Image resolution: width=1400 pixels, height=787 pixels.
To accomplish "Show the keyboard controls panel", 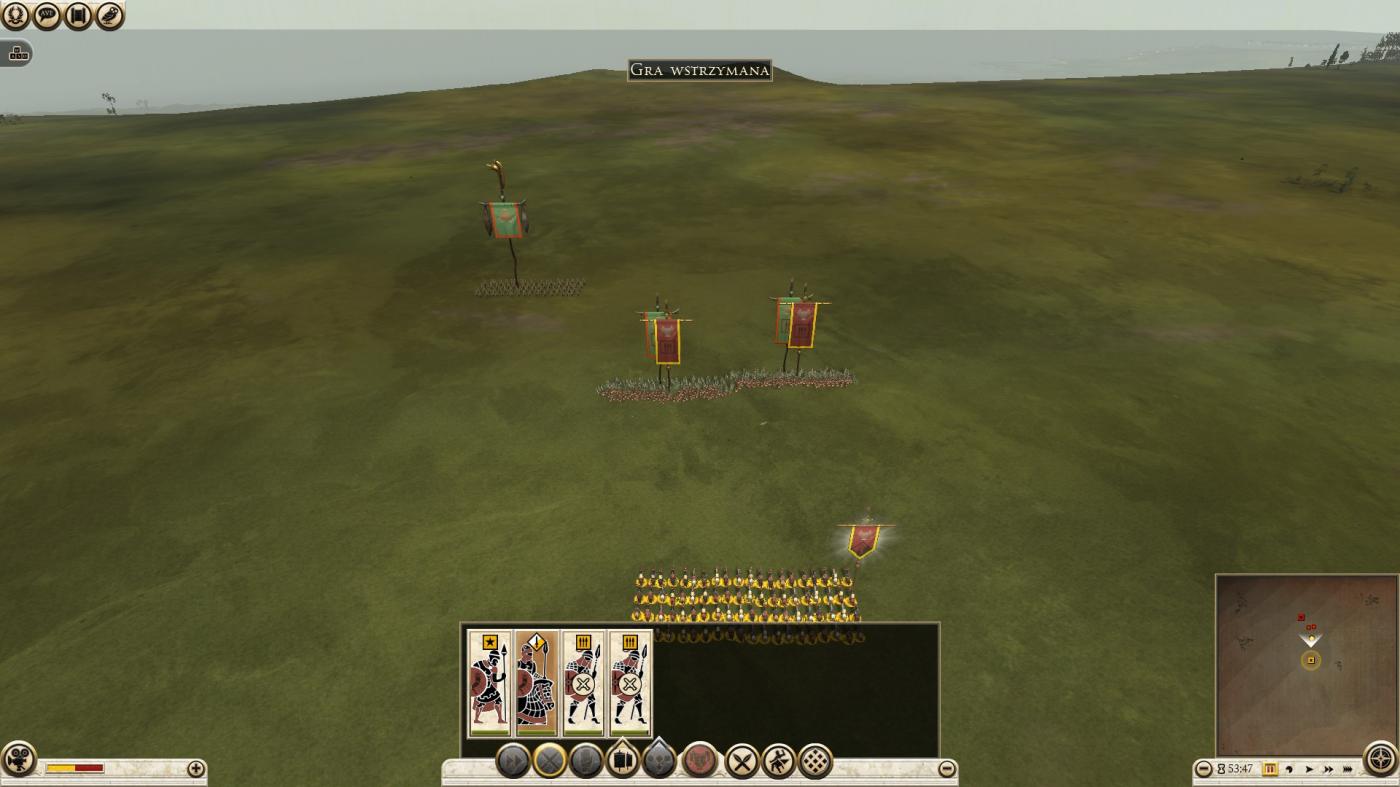I will (16, 54).
